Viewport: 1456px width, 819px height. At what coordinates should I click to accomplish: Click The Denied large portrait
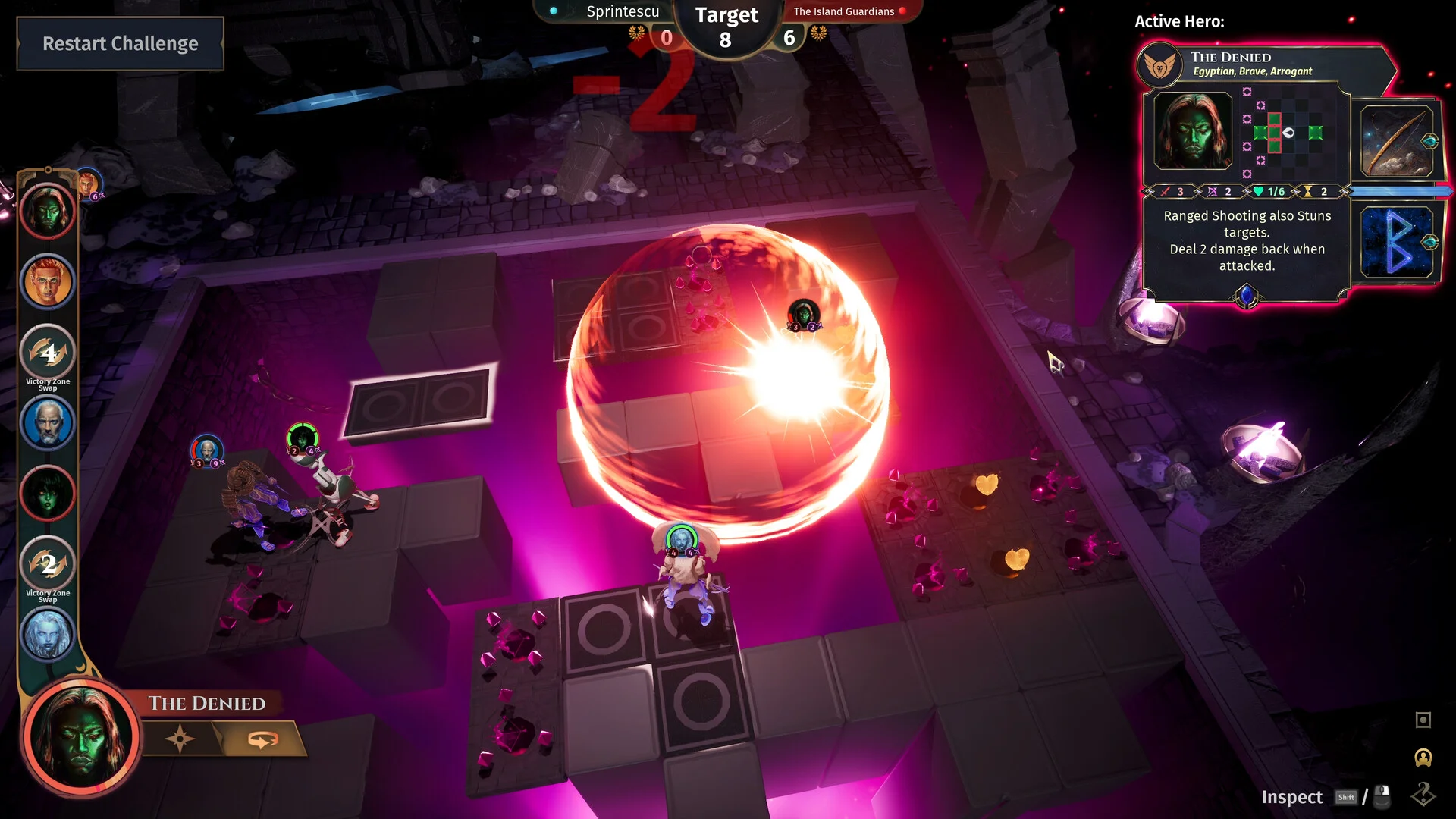81,737
